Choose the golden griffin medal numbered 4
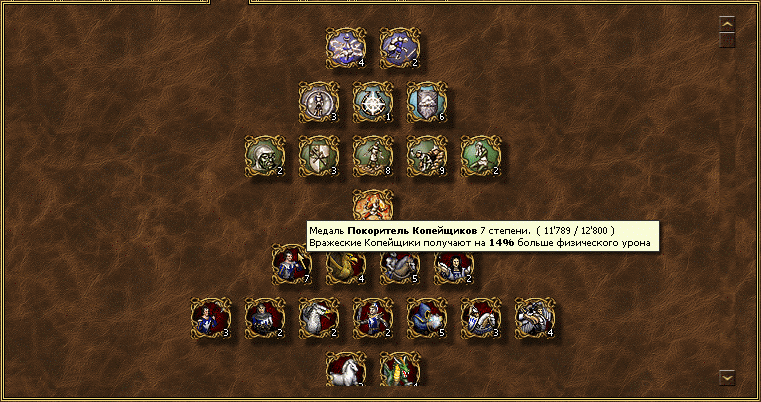The width and height of the screenshot is (761, 402). point(346,264)
